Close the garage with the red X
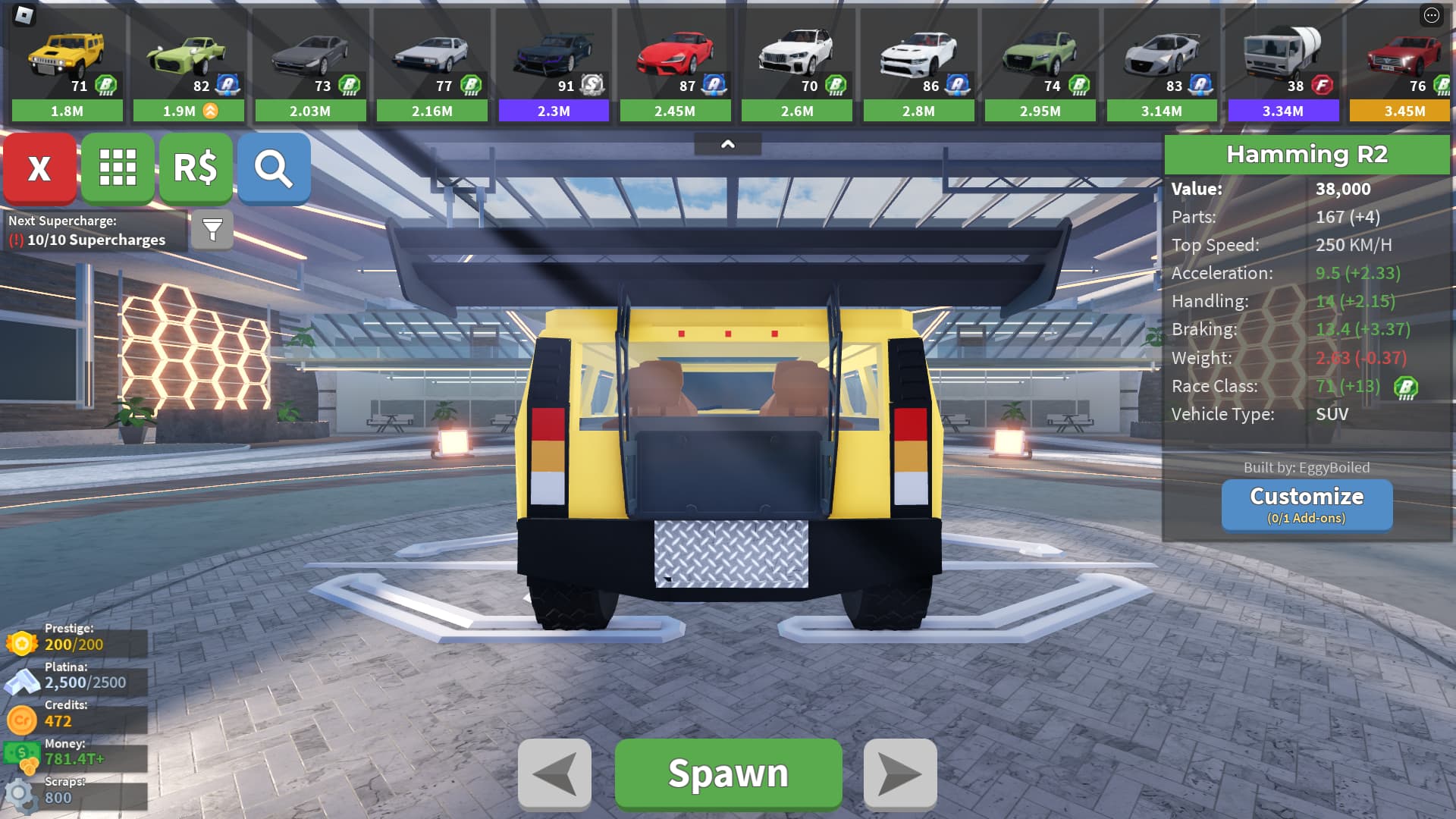Viewport: 1456px width, 819px height. click(39, 168)
